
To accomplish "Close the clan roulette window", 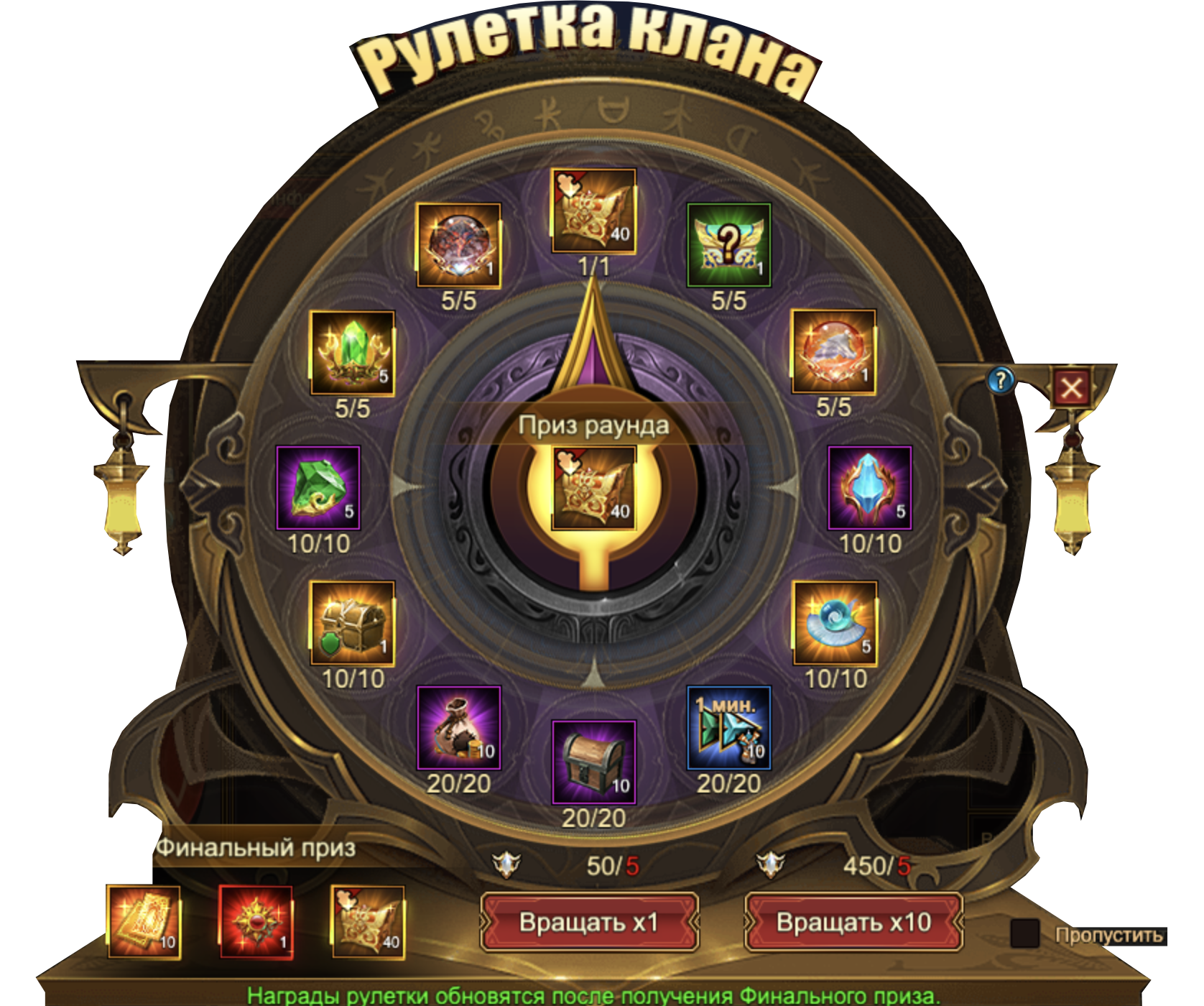I will coord(1070,389).
